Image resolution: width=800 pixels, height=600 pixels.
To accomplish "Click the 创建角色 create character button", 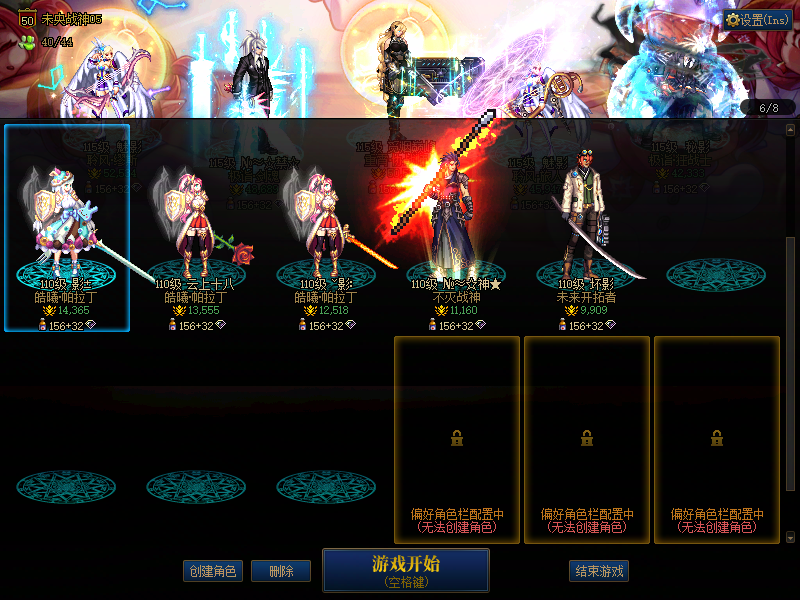I will (x=213, y=571).
